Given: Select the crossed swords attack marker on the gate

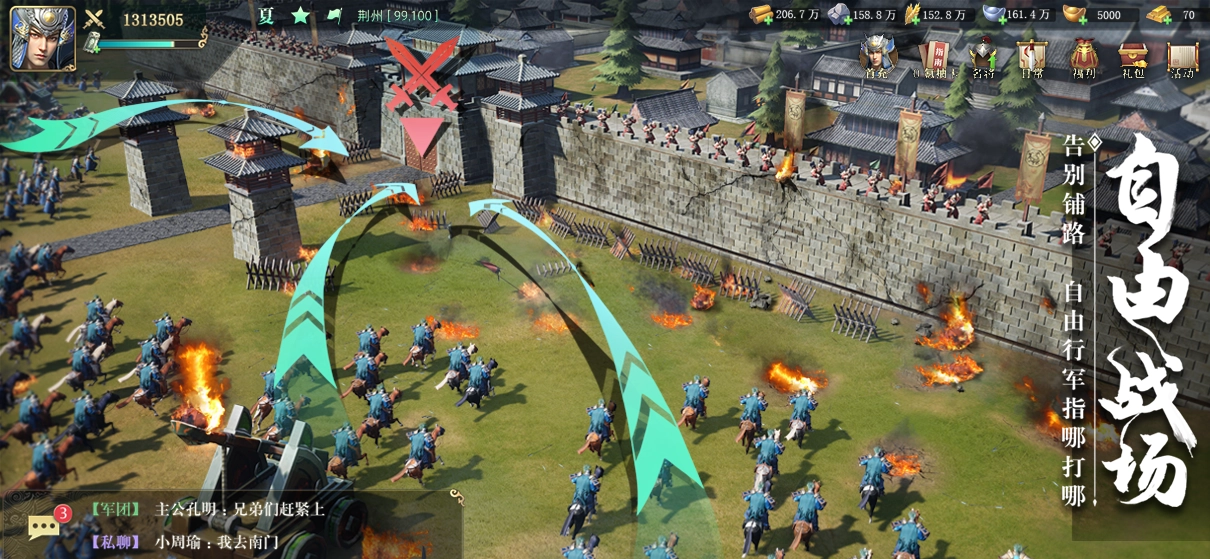Looking at the screenshot, I should coord(420,75).
